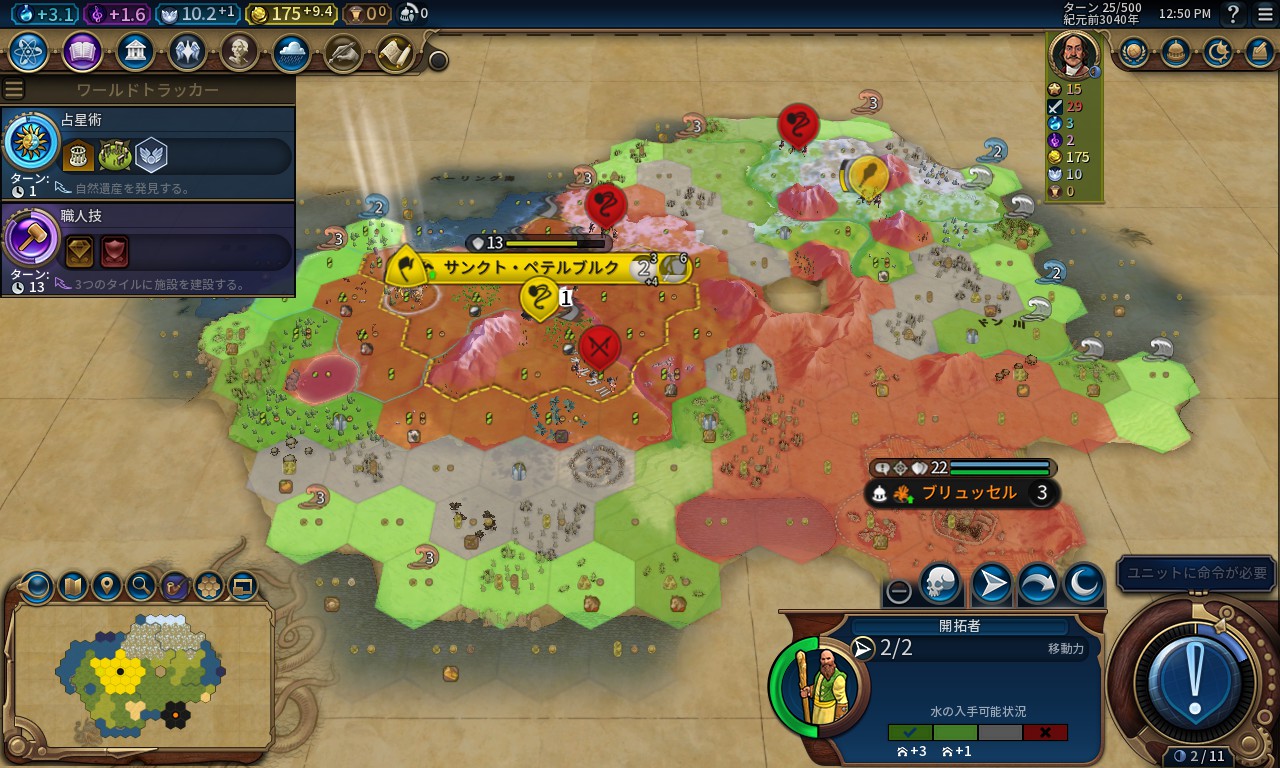Open map search magnifying glass
Screen dimensions: 1280x768
(x=141, y=585)
